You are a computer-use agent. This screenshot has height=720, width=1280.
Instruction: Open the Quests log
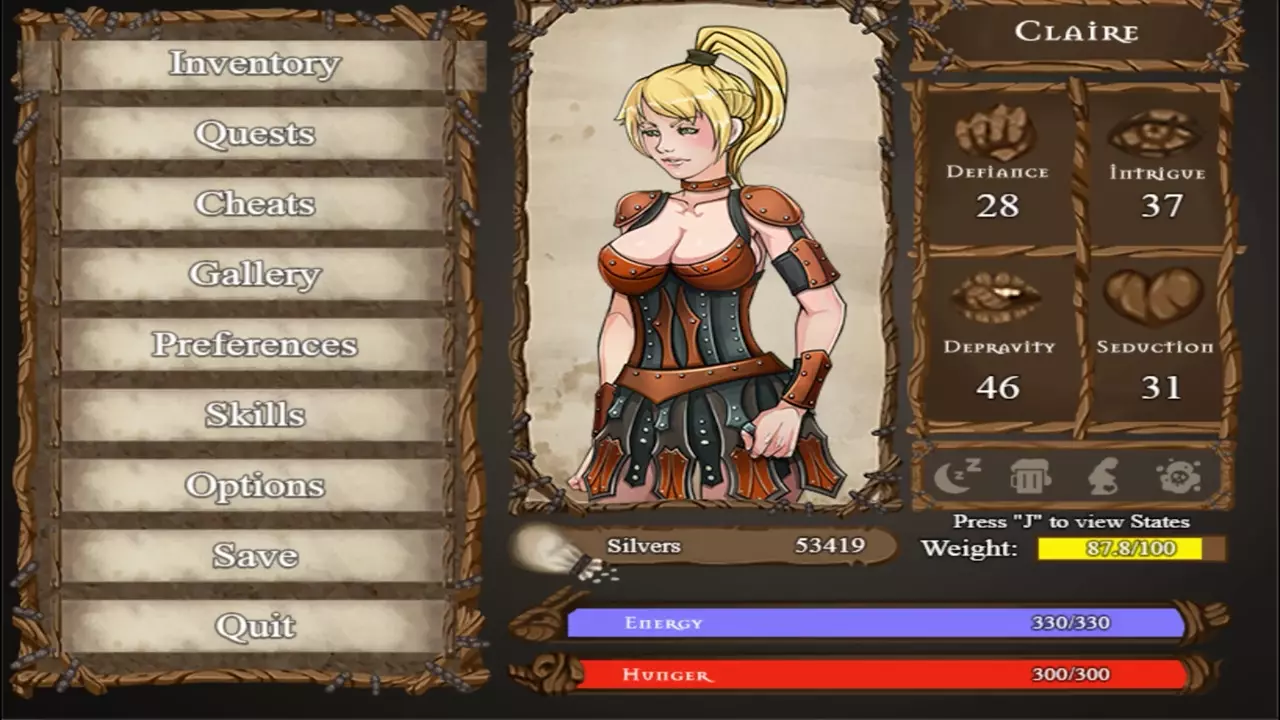pyautogui.click(x=254, y=134)
